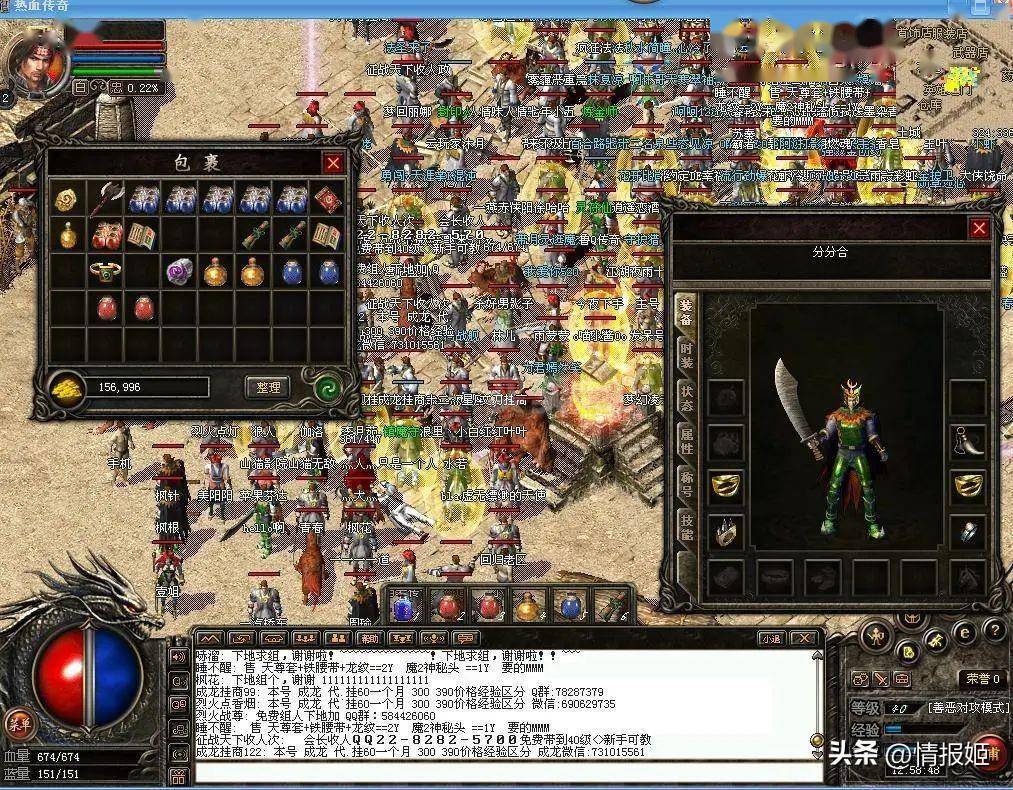Close the character equipment panel
The image size is (1013, 790).
[979, 228]
